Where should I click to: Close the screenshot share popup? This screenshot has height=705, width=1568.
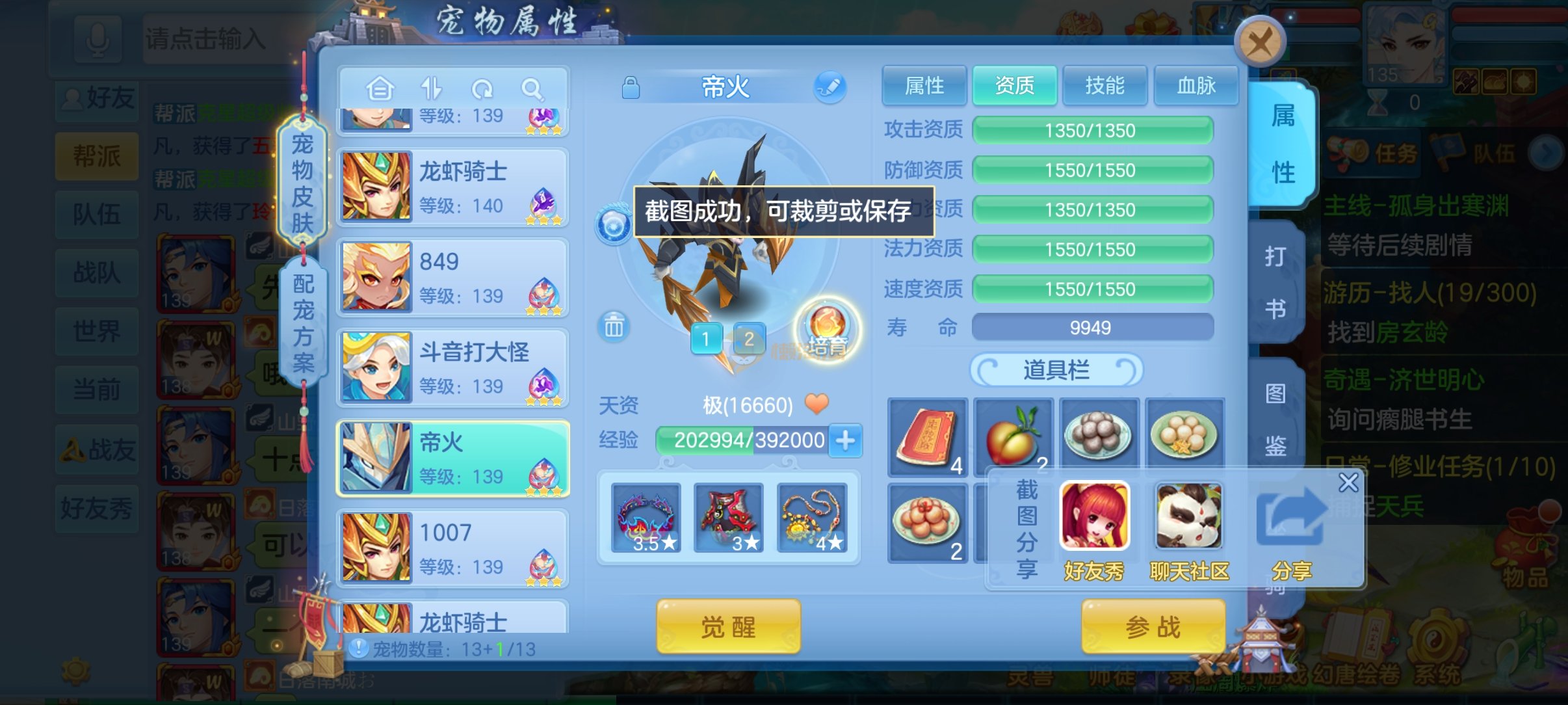click(x=1348, y=483)
